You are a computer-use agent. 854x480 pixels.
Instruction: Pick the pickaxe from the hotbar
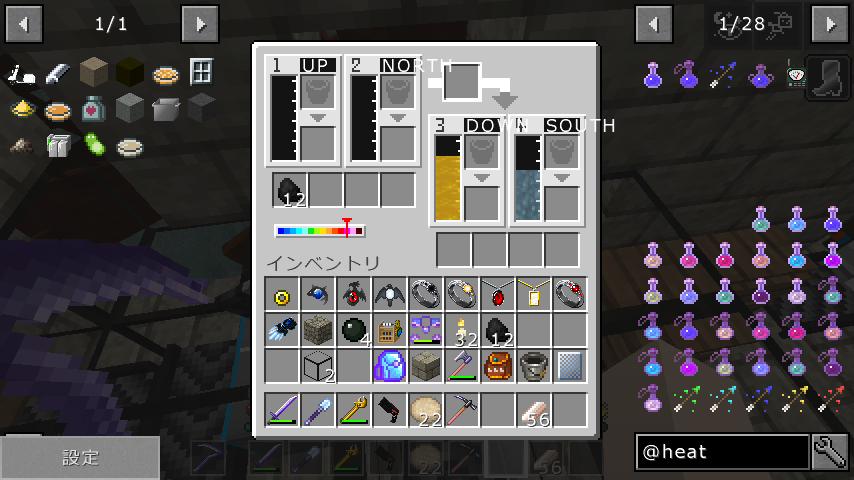pyautogui.click(x=462, y=409)
